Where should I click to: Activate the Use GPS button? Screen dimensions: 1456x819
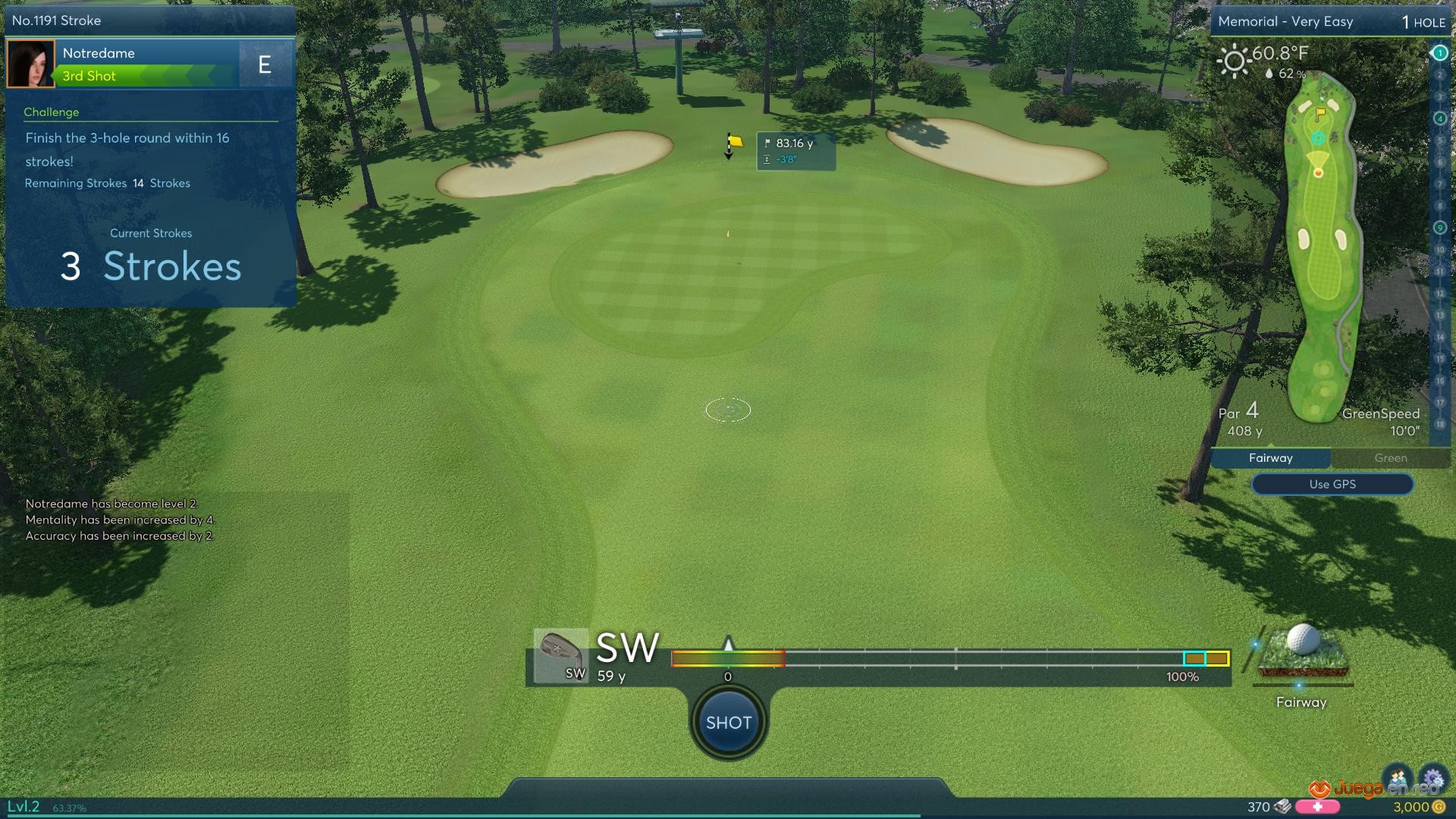click(x=1332, y=484)
